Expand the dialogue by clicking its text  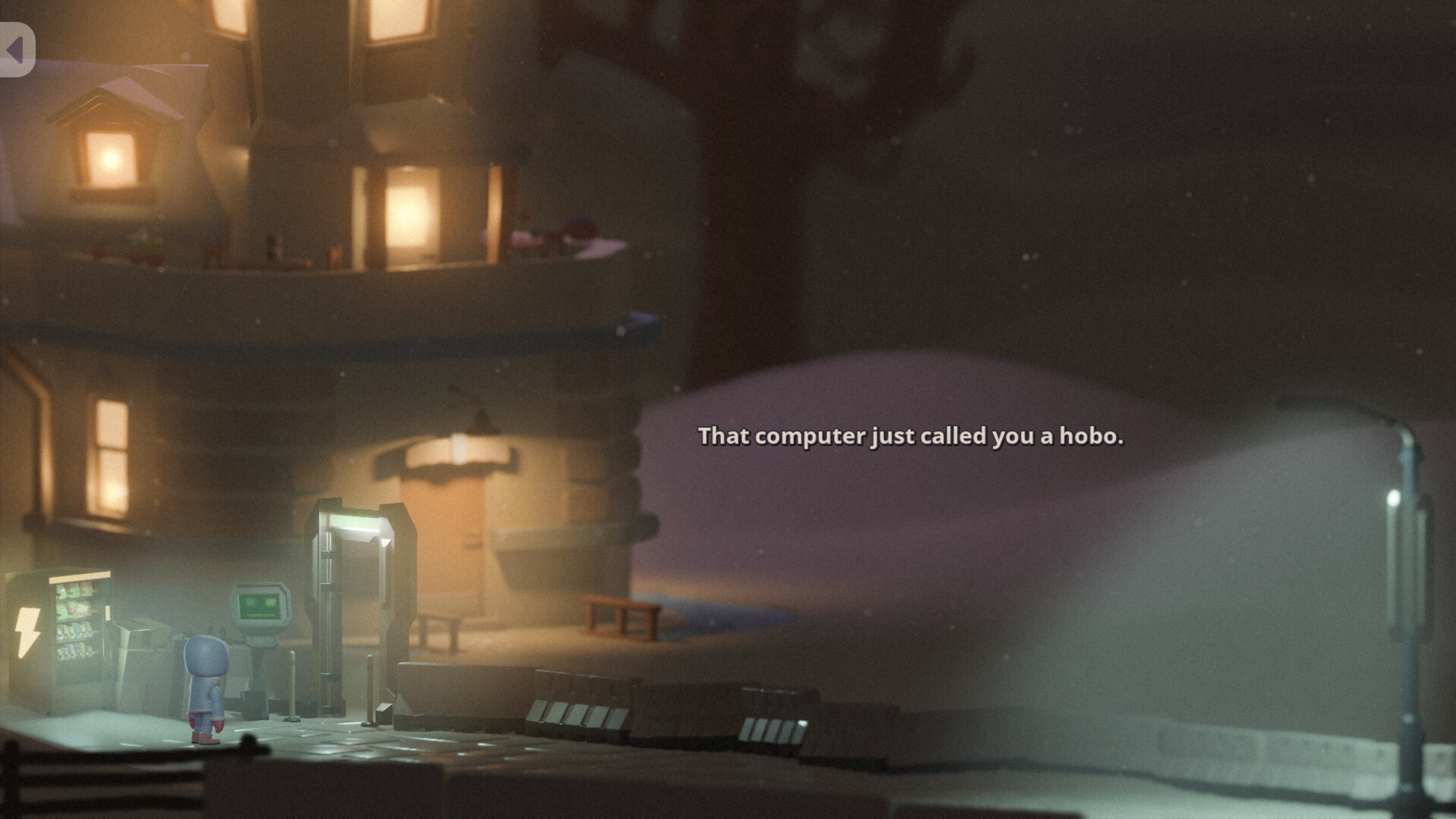pyautogui.click(x=910, y=437)
